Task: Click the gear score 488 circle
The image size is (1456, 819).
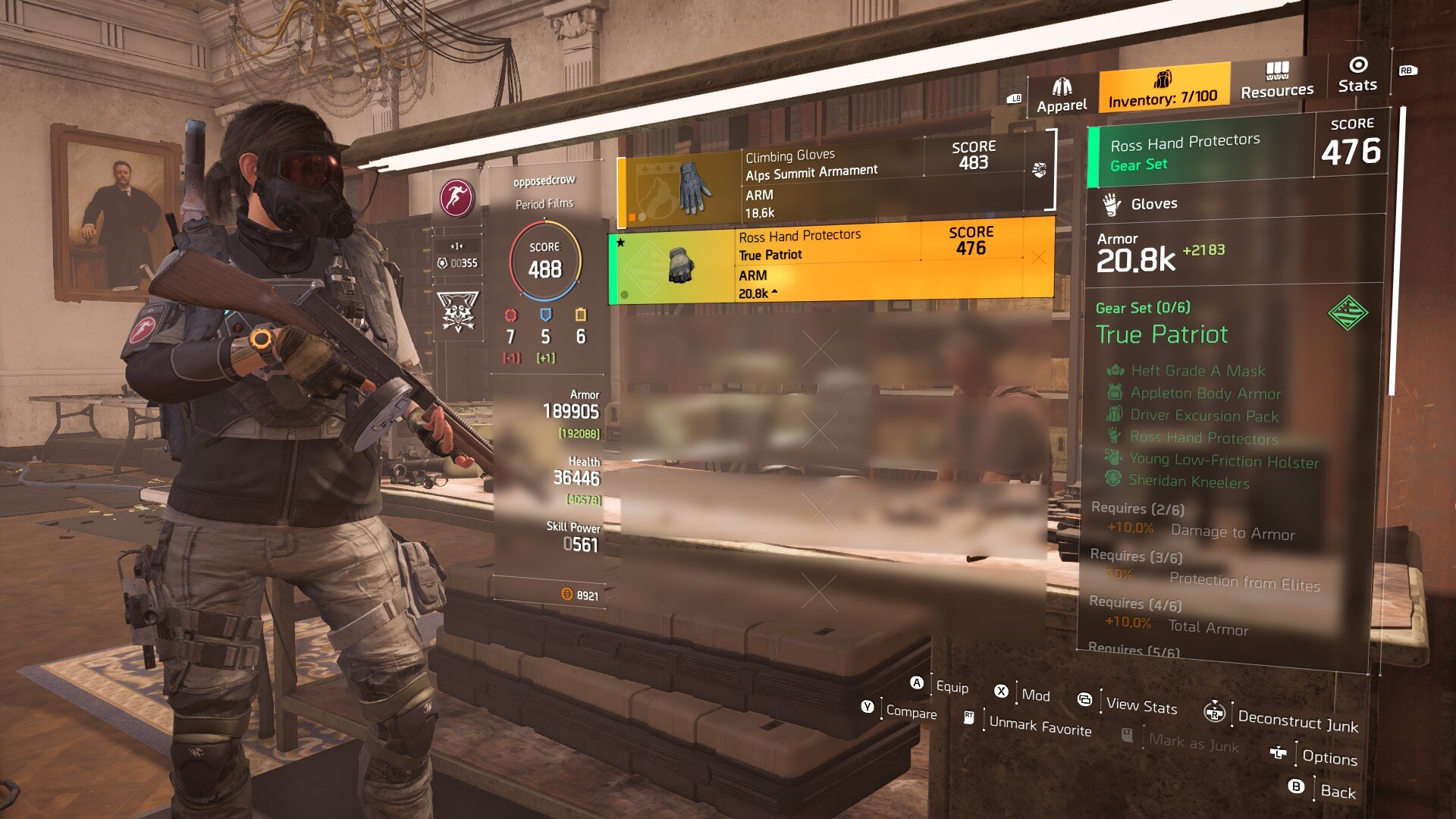Action: [x=544, y=260]
